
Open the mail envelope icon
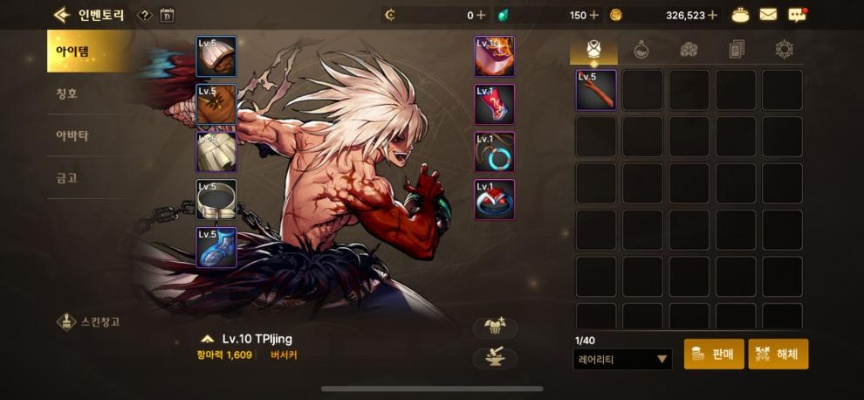click(x=768, y=15)
